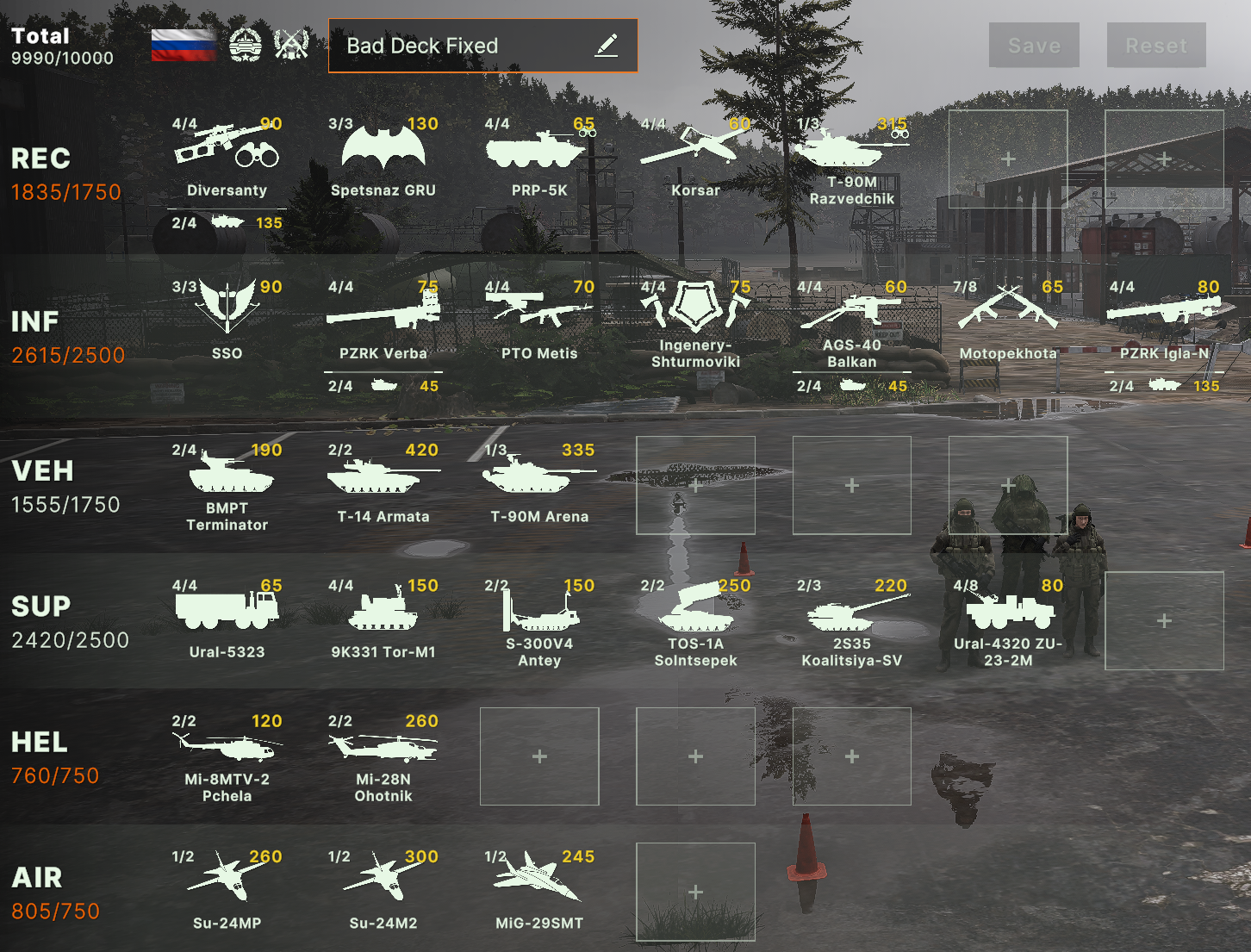Click the Bad Deck Fixed name field

click(457, 46)
